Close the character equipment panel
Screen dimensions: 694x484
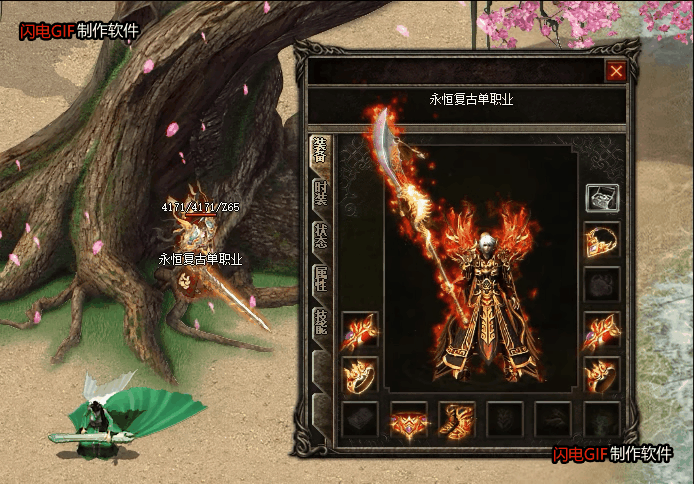(x=616, y=71)
